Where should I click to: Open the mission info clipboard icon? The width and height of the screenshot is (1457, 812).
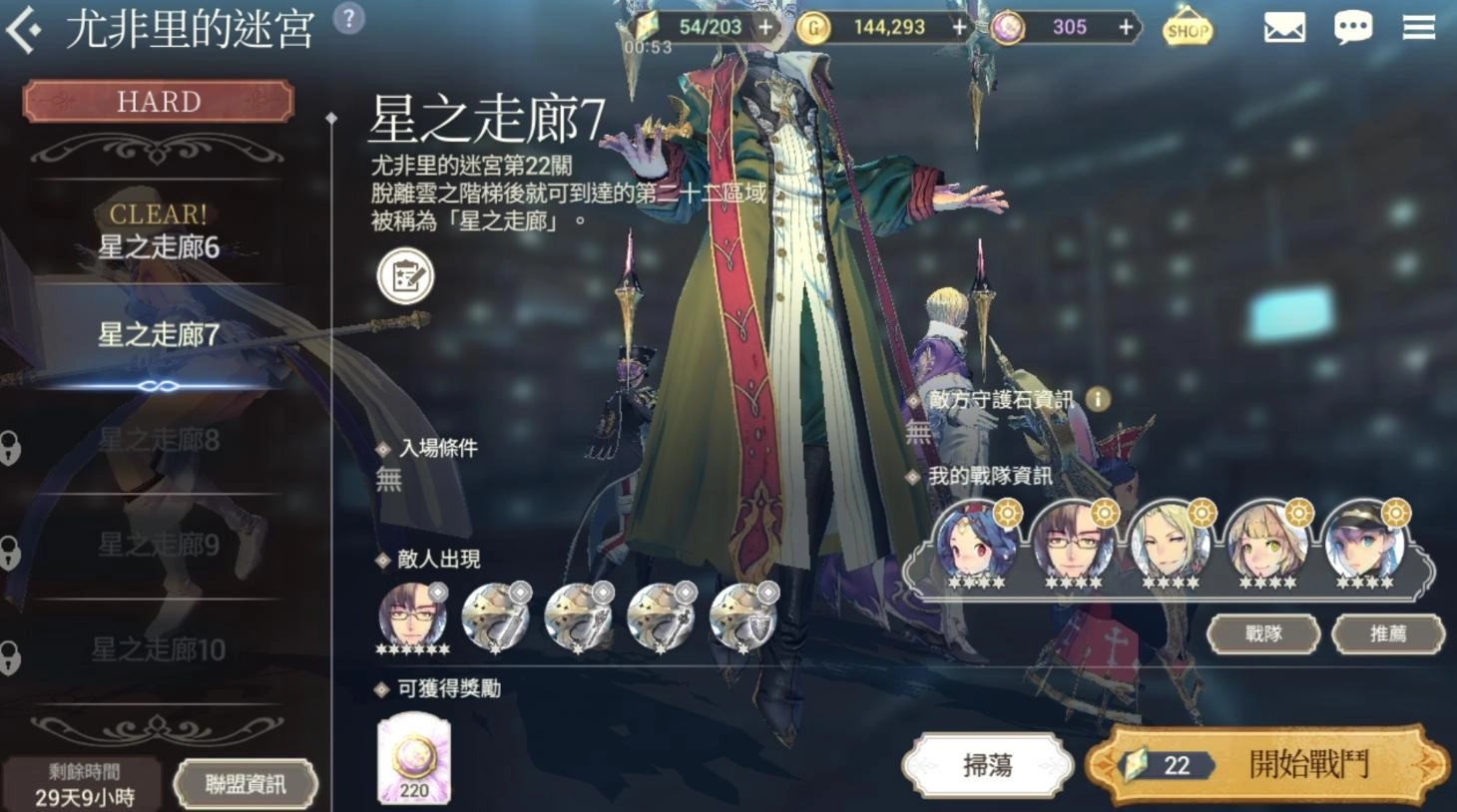coord(404,276)
